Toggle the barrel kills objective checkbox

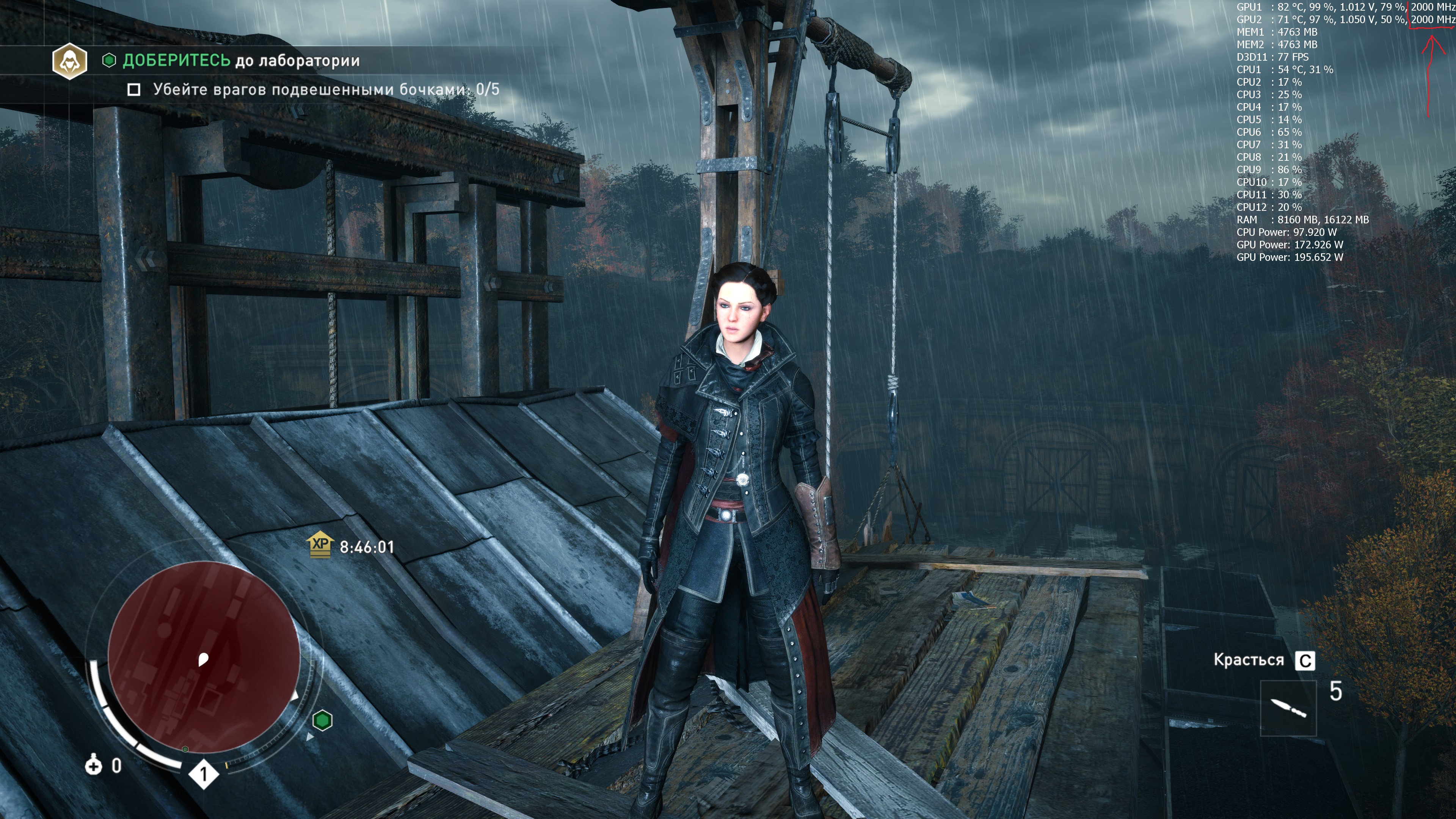[x=134, y=90]
